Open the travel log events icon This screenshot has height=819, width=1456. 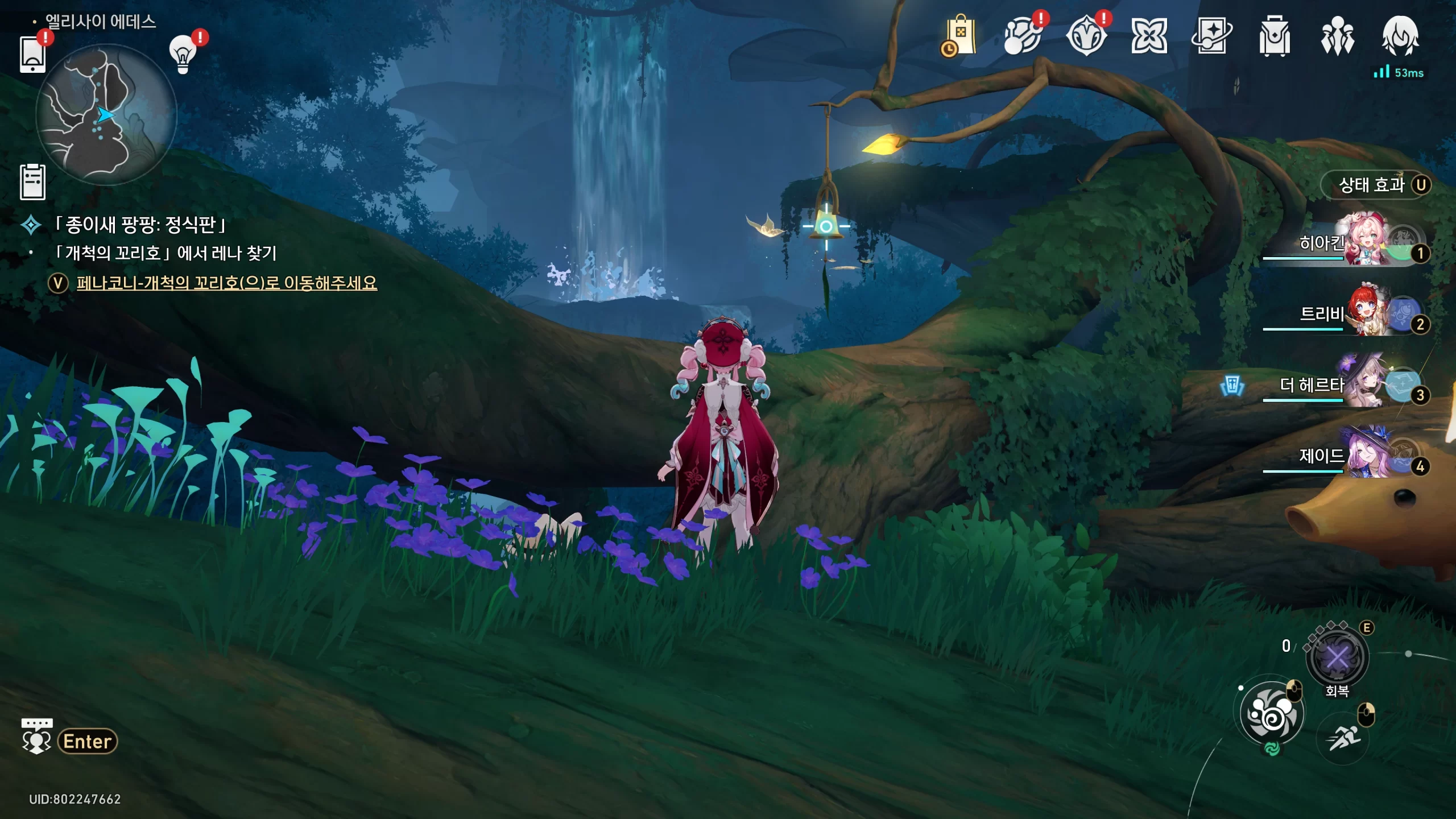pyautogui.click(x=1086, y=36)
